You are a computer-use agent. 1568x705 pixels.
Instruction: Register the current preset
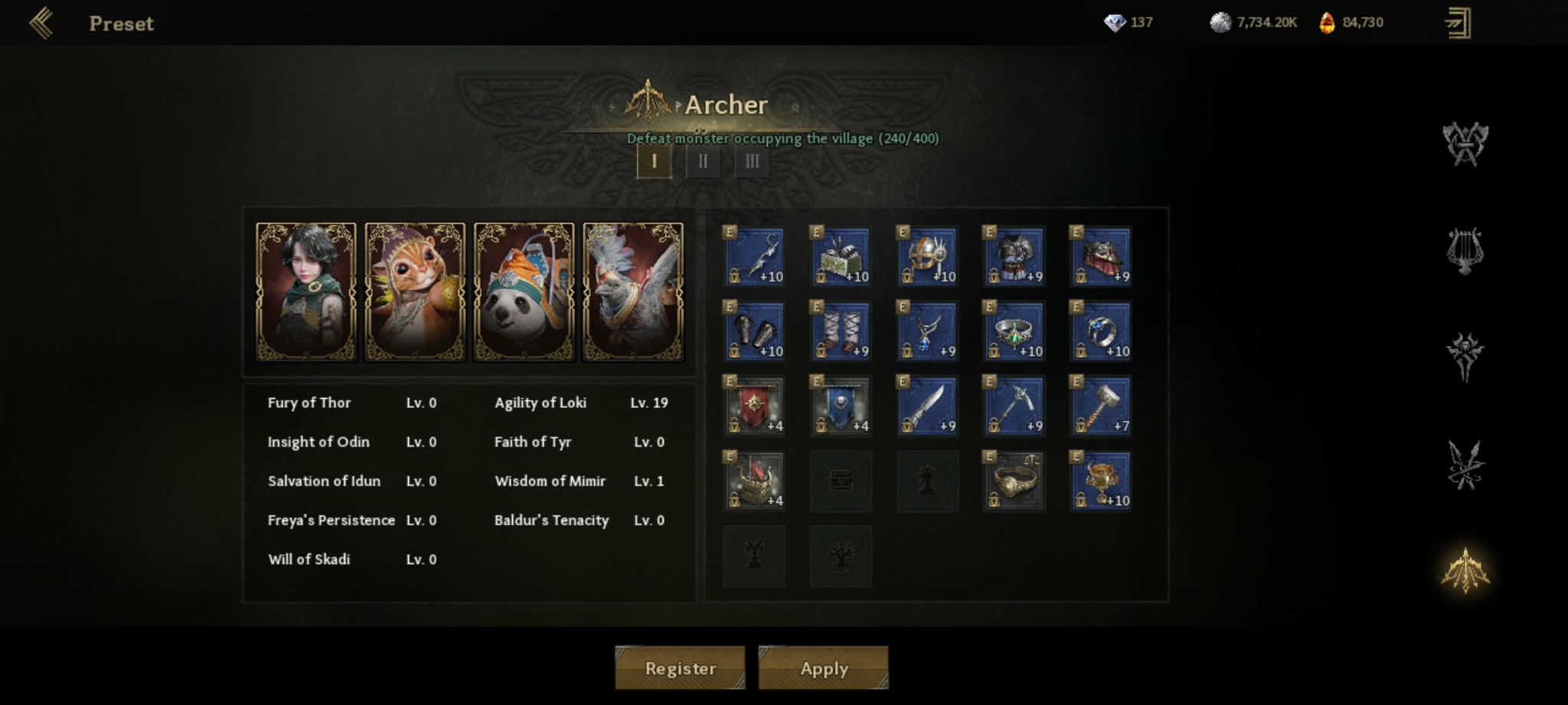680,668
